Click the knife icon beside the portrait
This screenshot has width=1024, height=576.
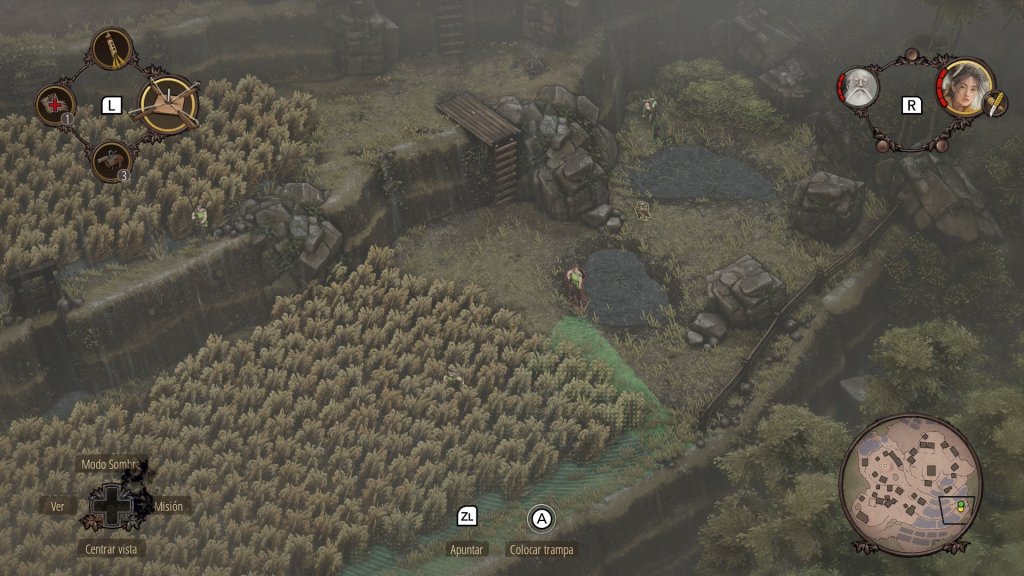coord(996,103)
